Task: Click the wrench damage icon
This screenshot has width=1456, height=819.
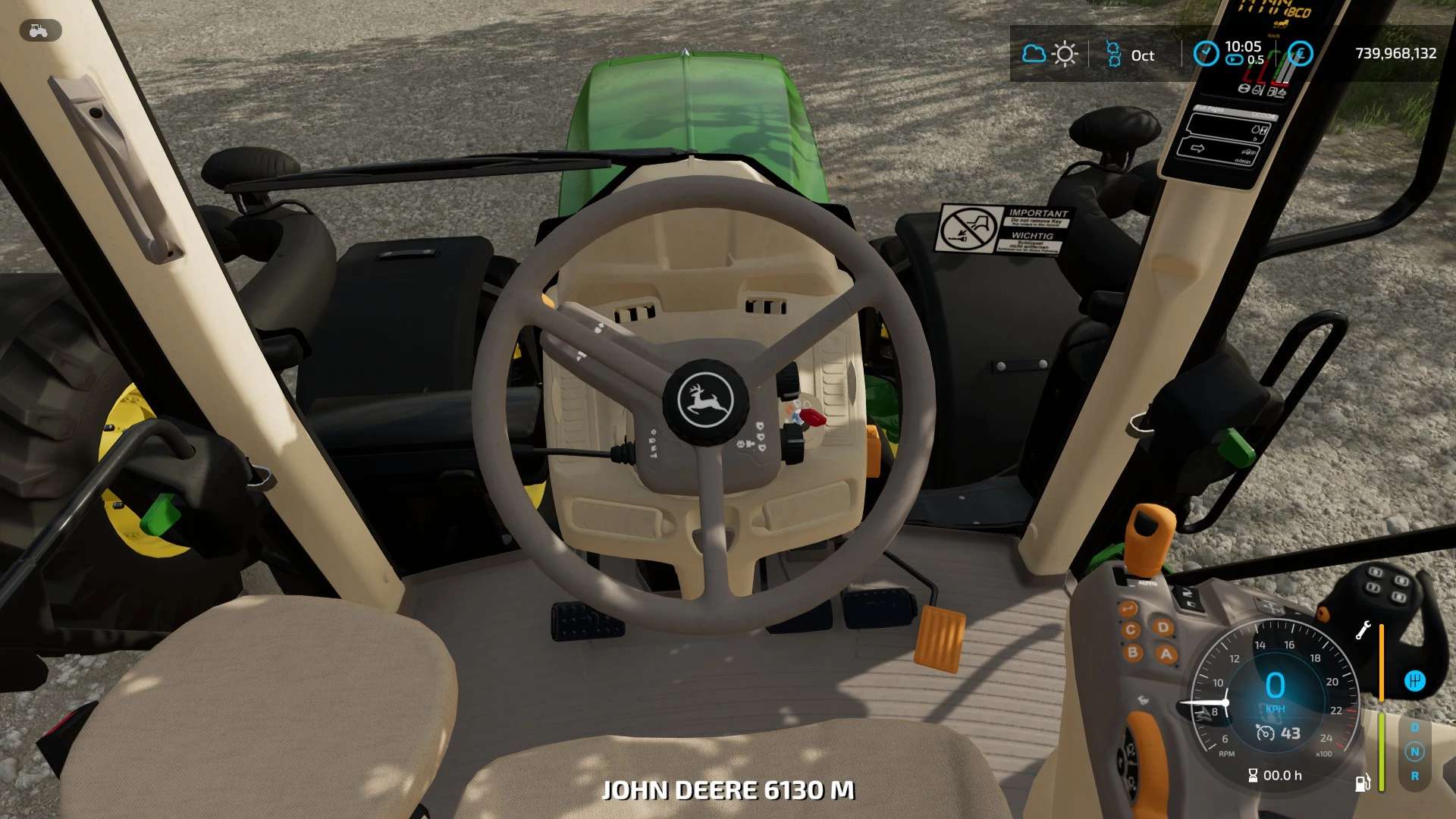Action: (1363, 630)
